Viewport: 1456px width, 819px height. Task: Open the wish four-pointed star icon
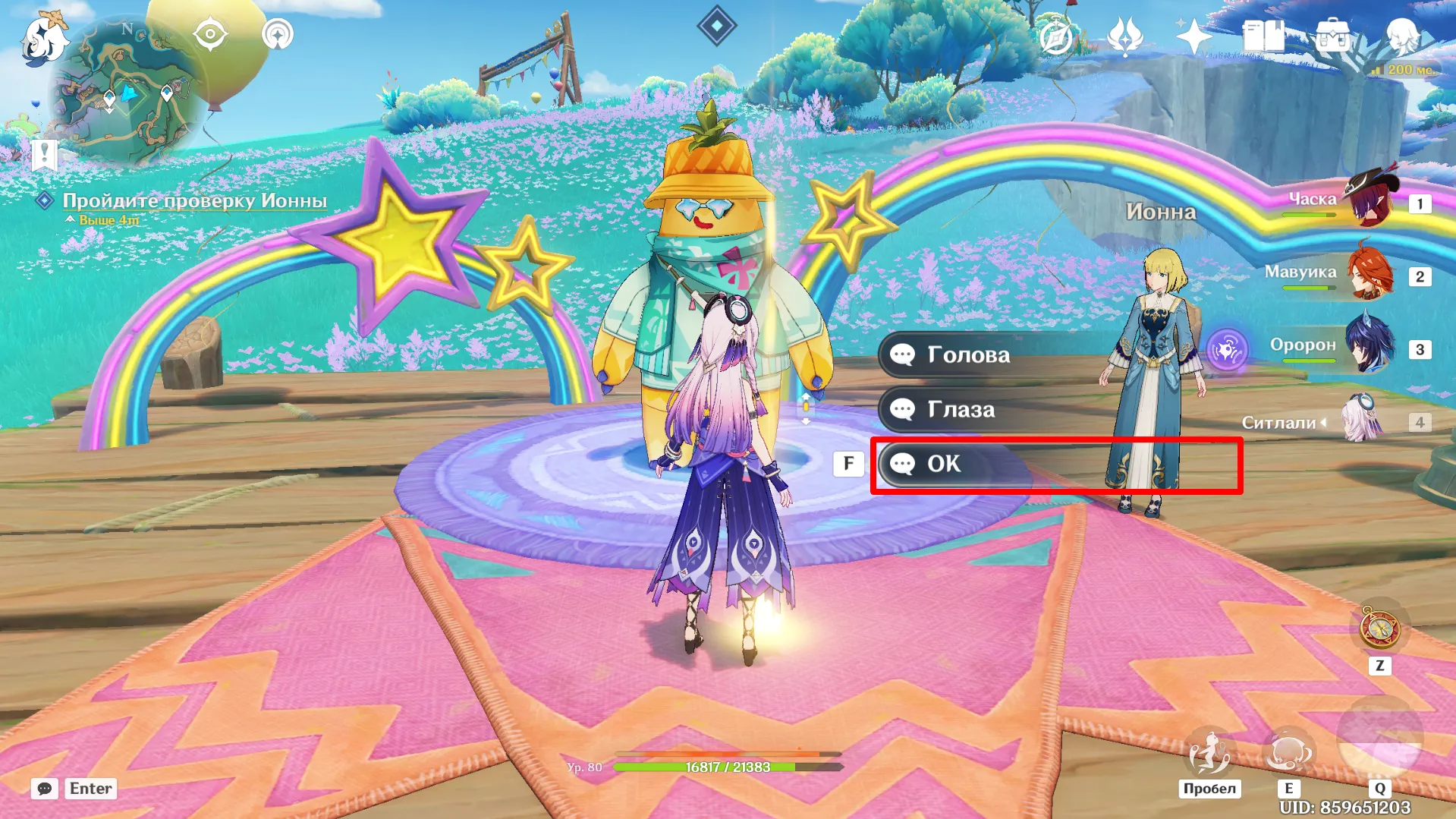pos(1193,36)
